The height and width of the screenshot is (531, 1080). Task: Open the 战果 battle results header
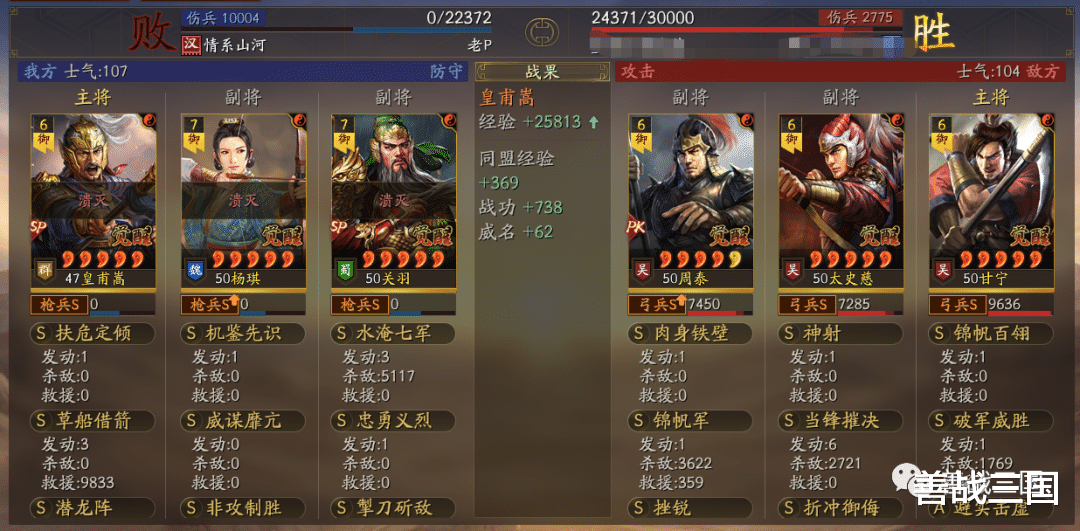(x=541, y=72)
